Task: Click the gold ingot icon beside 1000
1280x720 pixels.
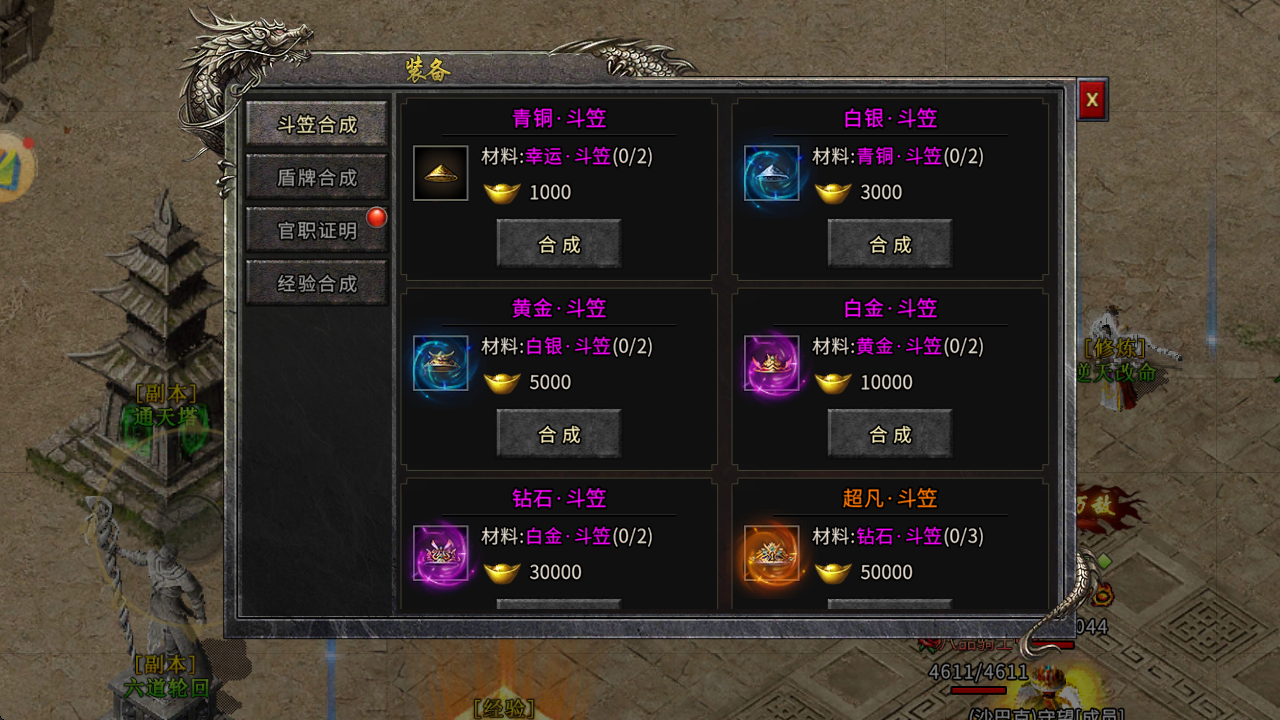Action: pyautogui.click(x=503, y=192)
